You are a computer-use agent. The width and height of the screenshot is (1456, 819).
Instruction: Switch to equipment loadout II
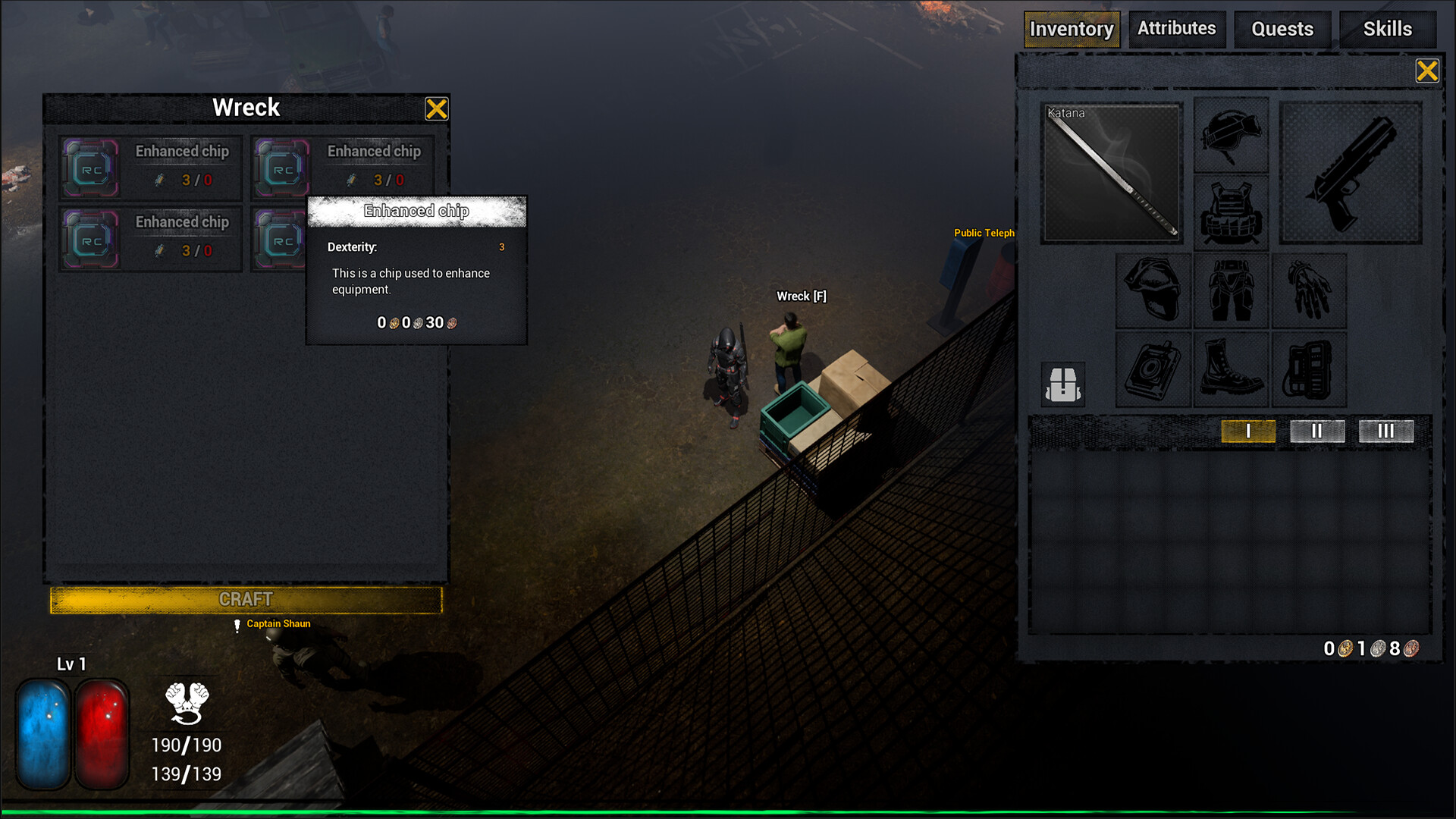(1317, 431)
